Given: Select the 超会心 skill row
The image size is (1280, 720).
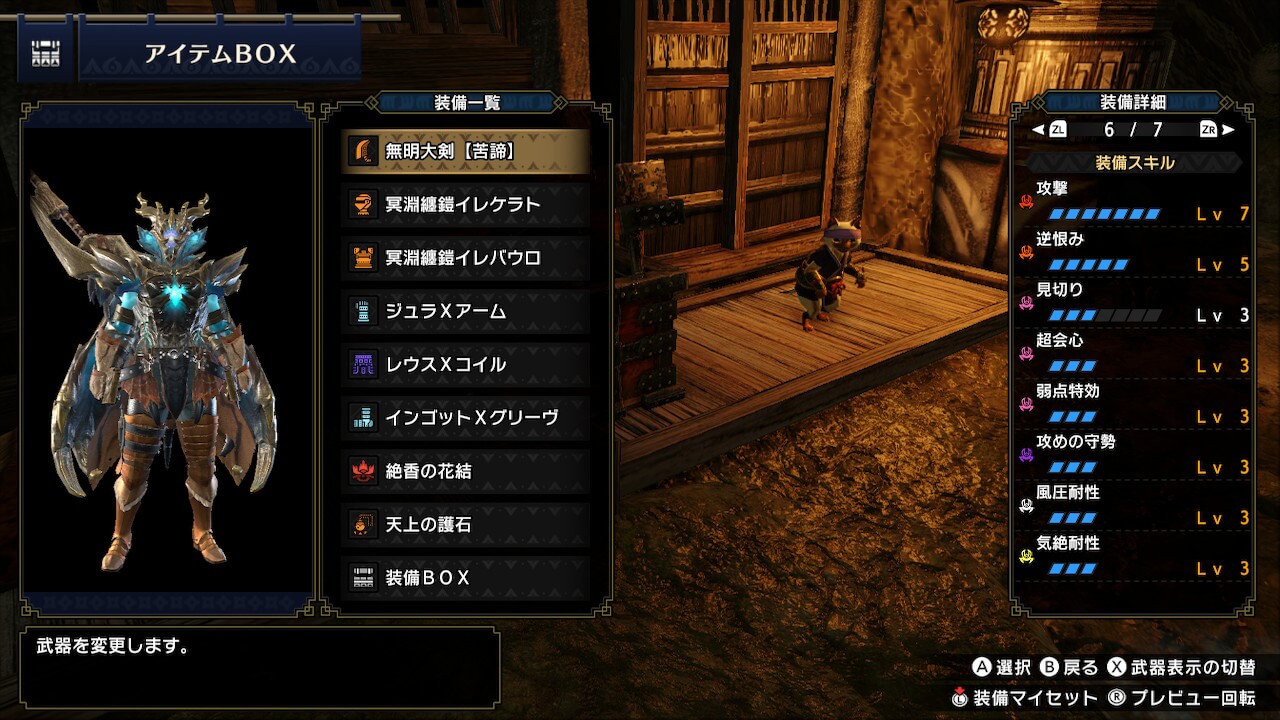Looking at the screenshot, I should coord(1134,354).
